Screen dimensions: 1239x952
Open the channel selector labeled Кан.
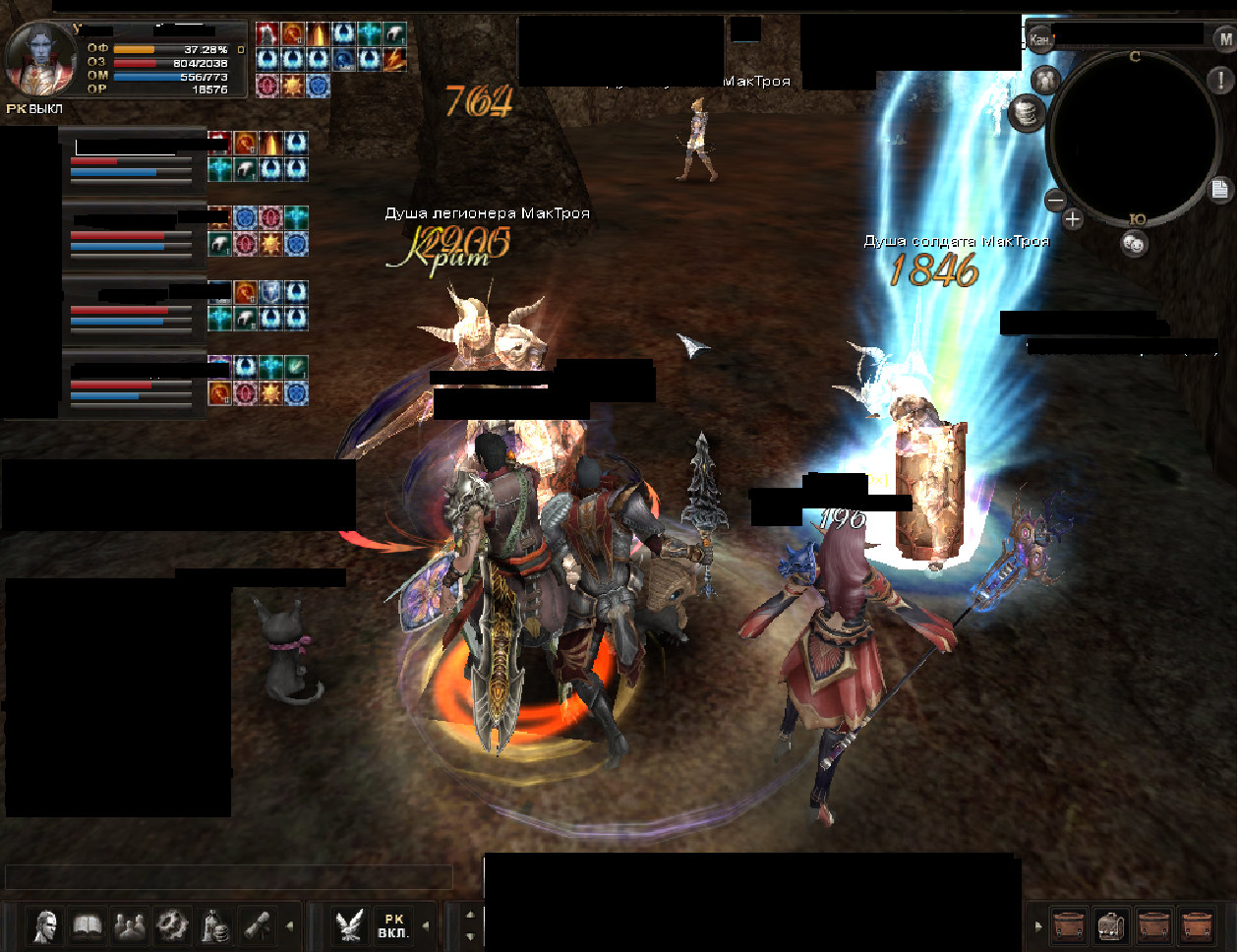[x=1039, y=39]
